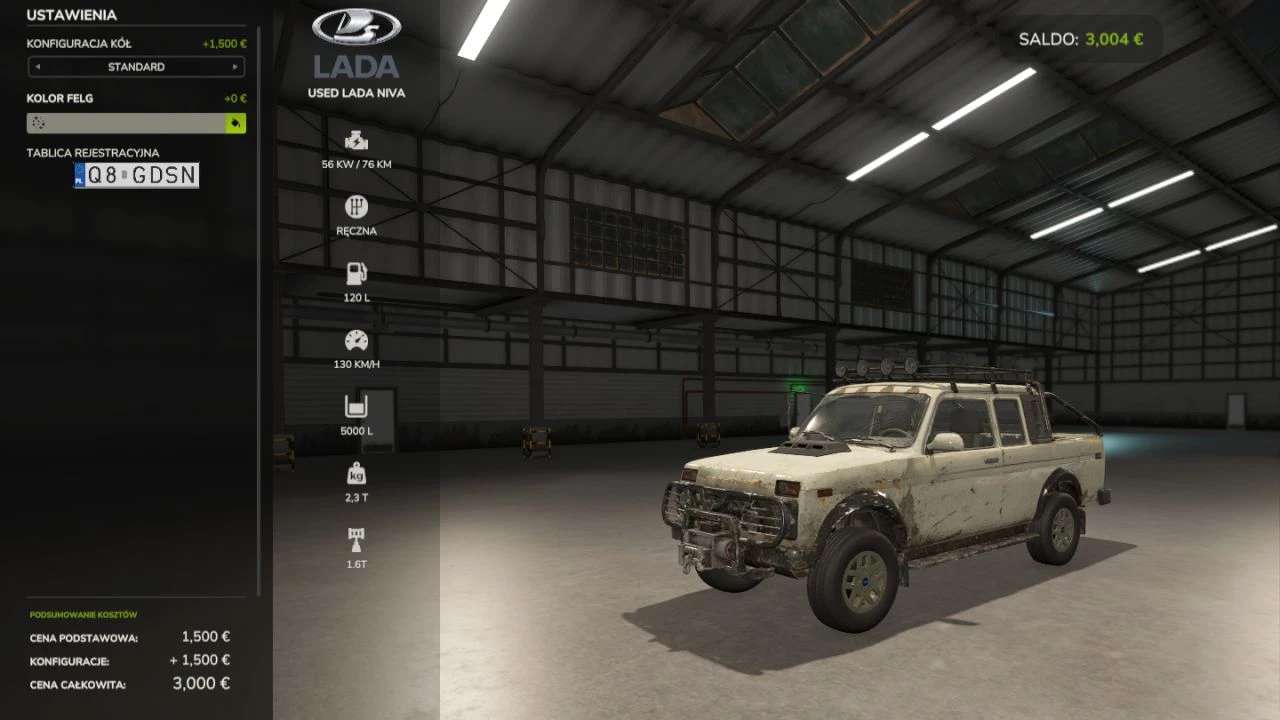Image resolution: width=1280 pixels, height=720 pixels.
Task: Select previous wheel configuration with left arrow
Action: 38,67
